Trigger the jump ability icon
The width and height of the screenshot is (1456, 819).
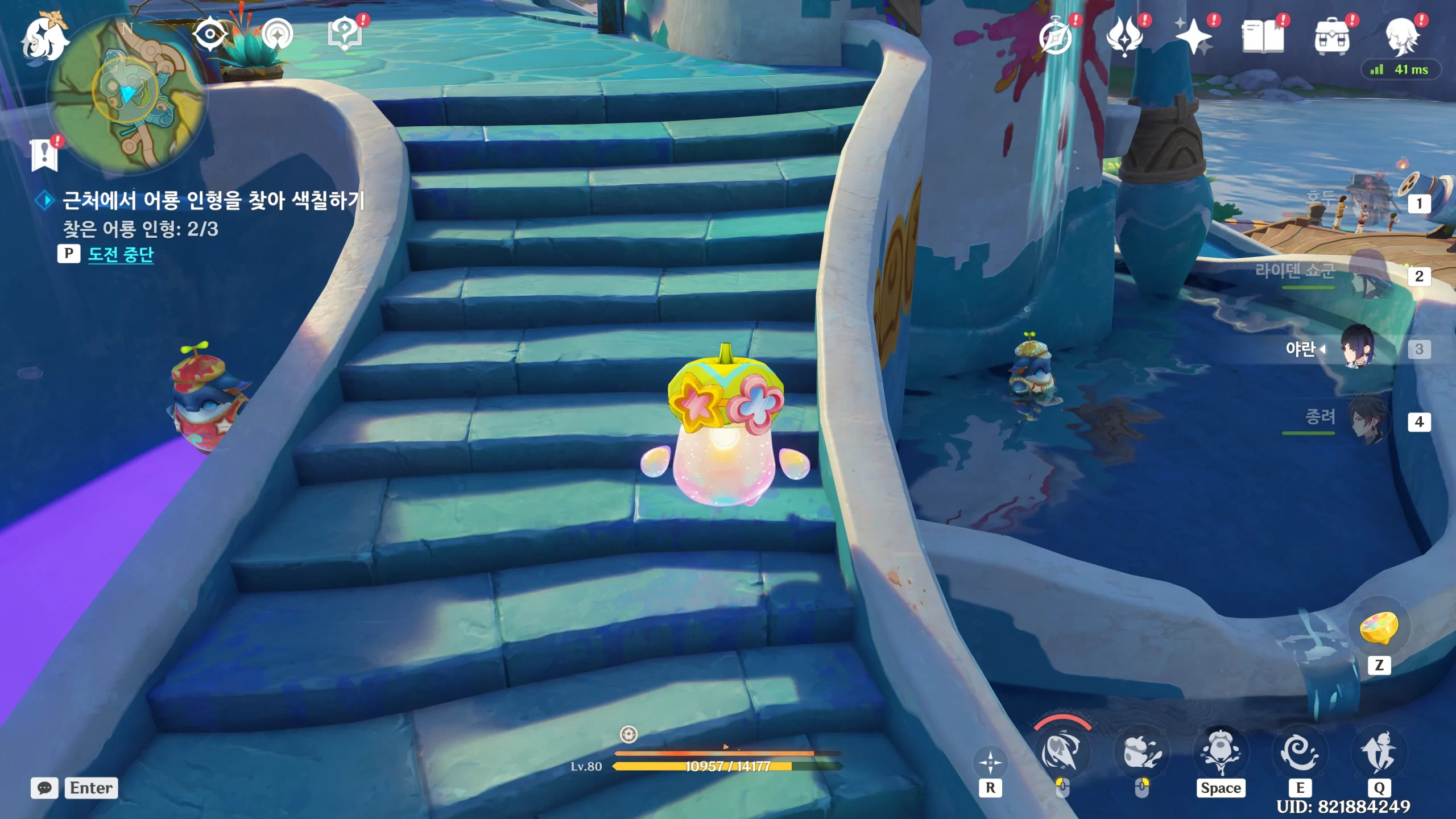pos(1221,753)
